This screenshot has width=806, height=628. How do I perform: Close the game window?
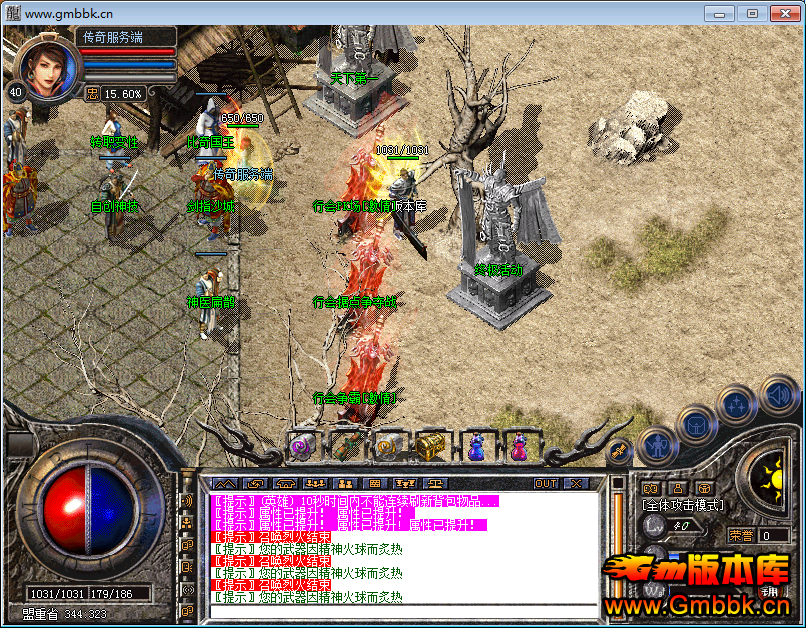[x=780, y=13]
